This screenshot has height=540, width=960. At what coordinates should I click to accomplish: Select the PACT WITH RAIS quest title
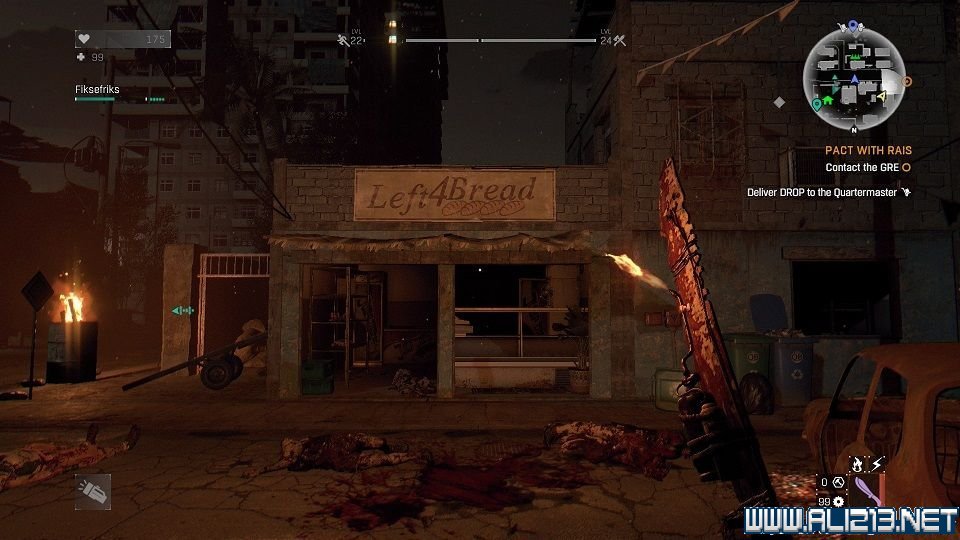click(x=868, y=150)
